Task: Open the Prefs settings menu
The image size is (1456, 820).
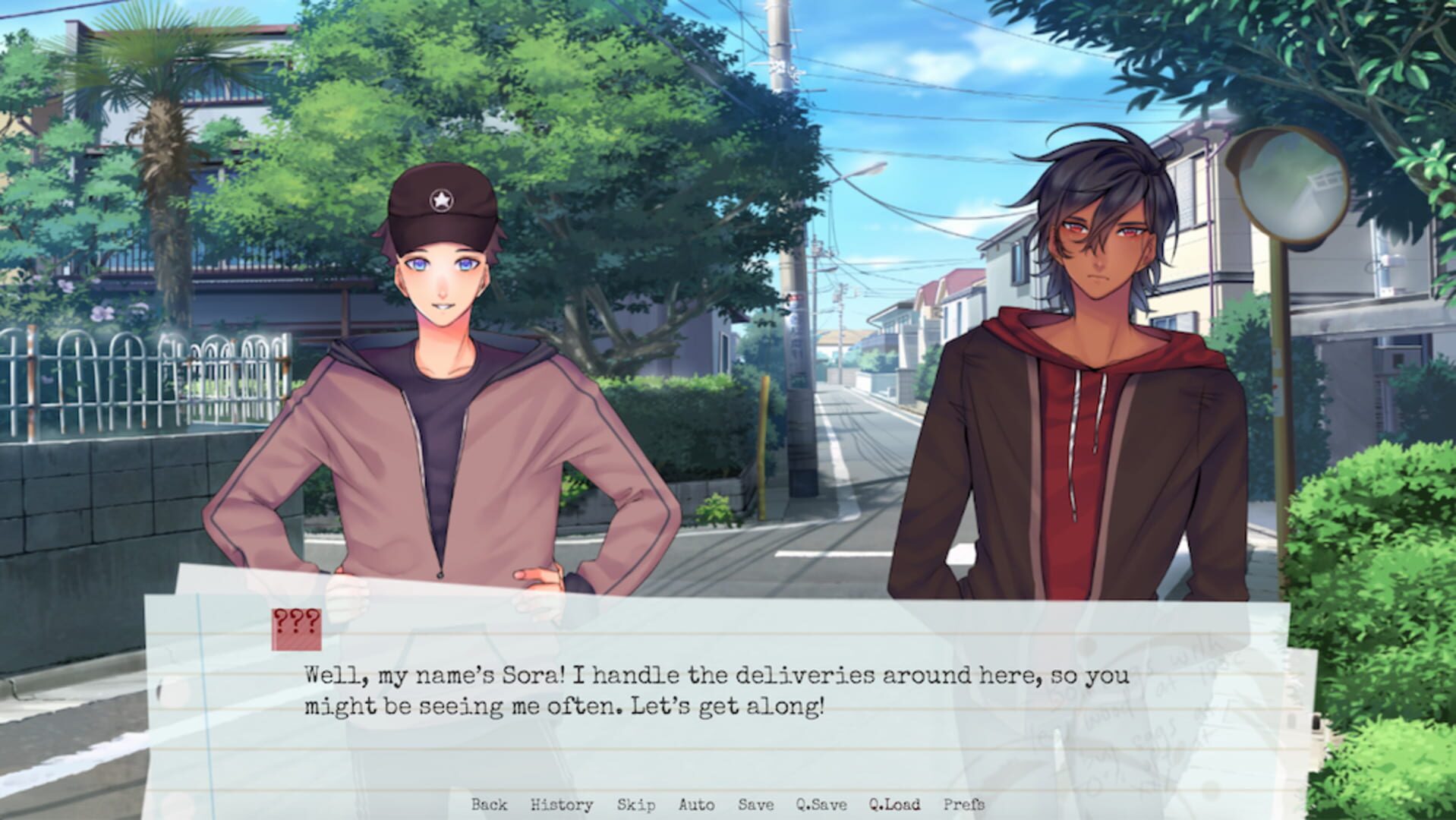Action: pyautogui.click(x=966, y=805)
